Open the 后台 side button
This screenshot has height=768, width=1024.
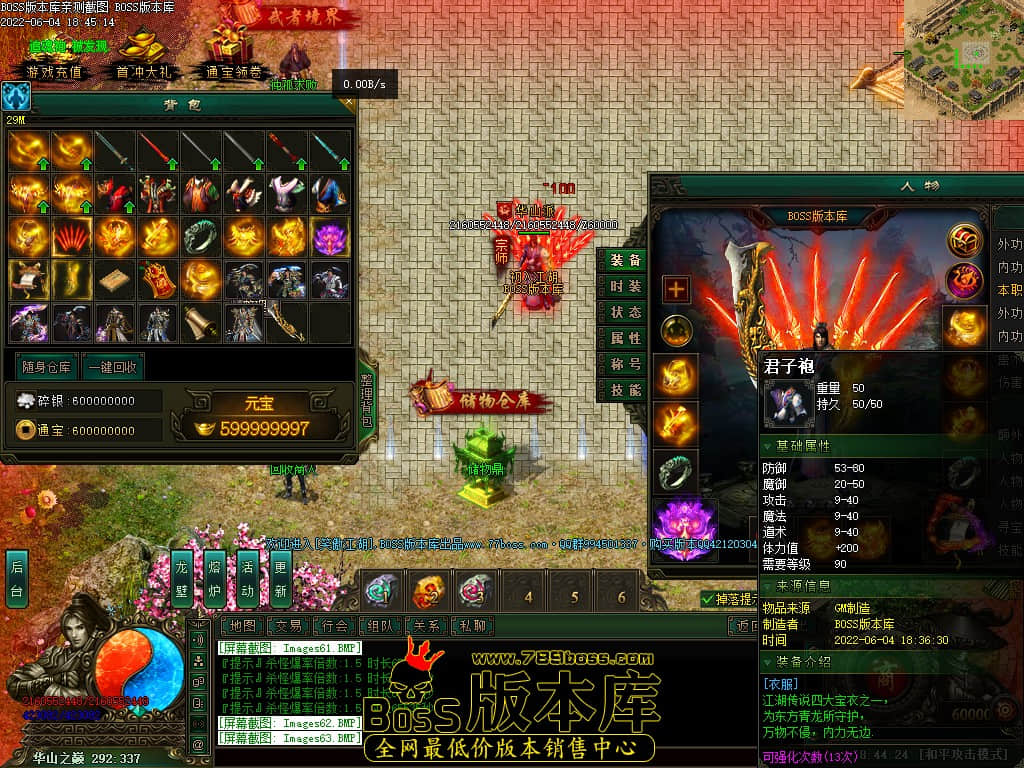[16, 578]
